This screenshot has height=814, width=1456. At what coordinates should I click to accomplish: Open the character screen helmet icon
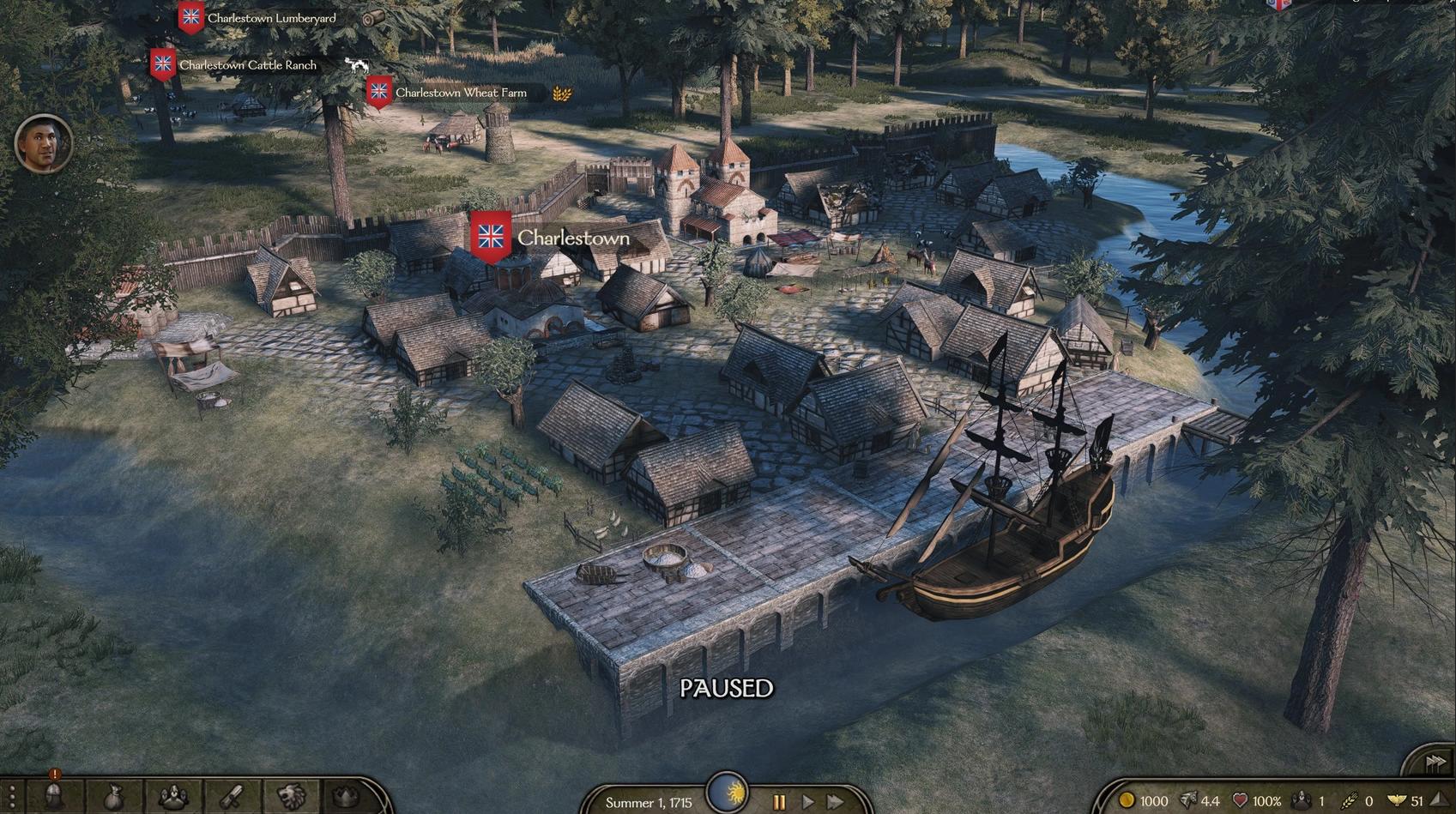53,797
